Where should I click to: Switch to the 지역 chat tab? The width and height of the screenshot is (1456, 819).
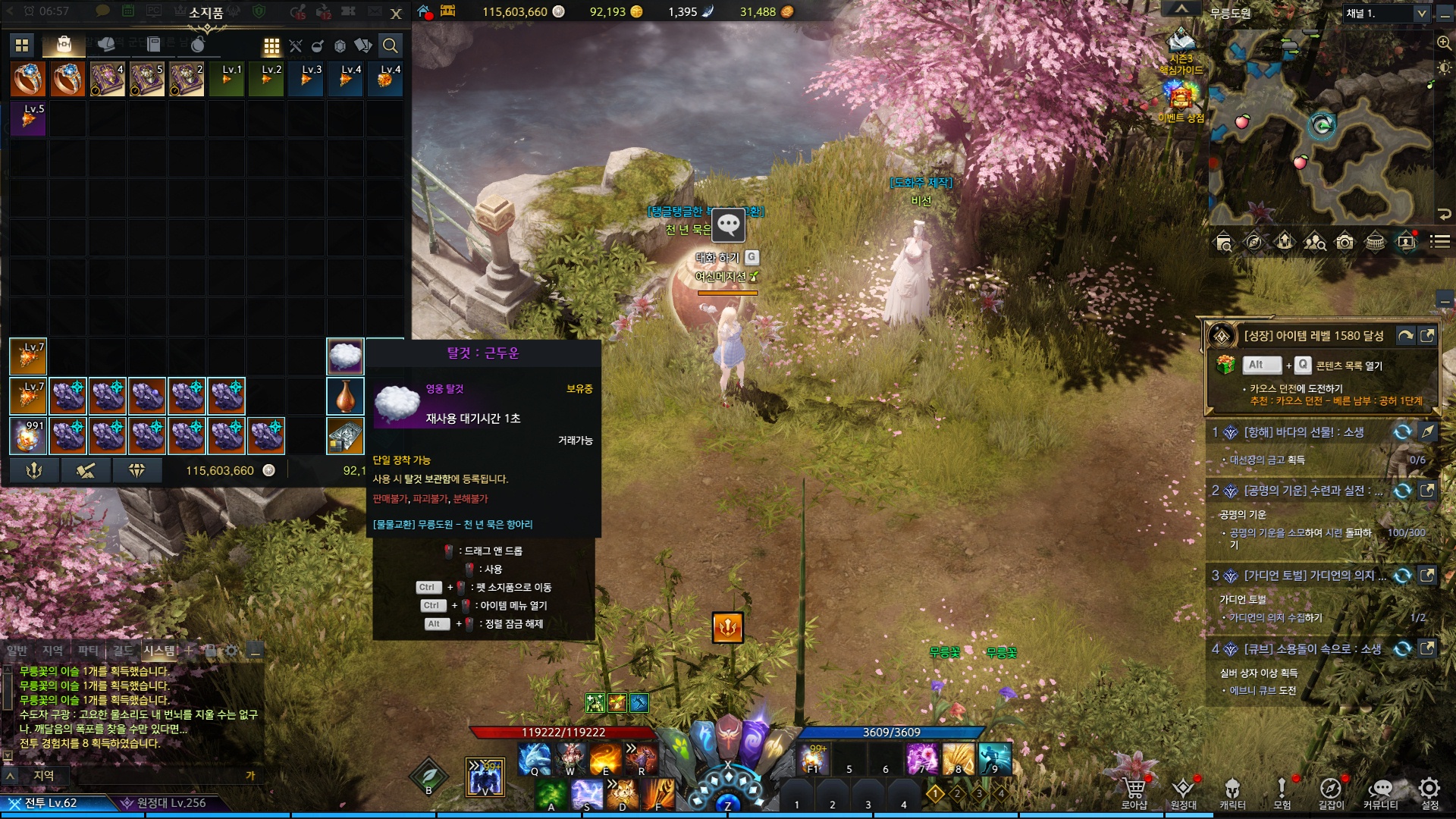(52, 651)
